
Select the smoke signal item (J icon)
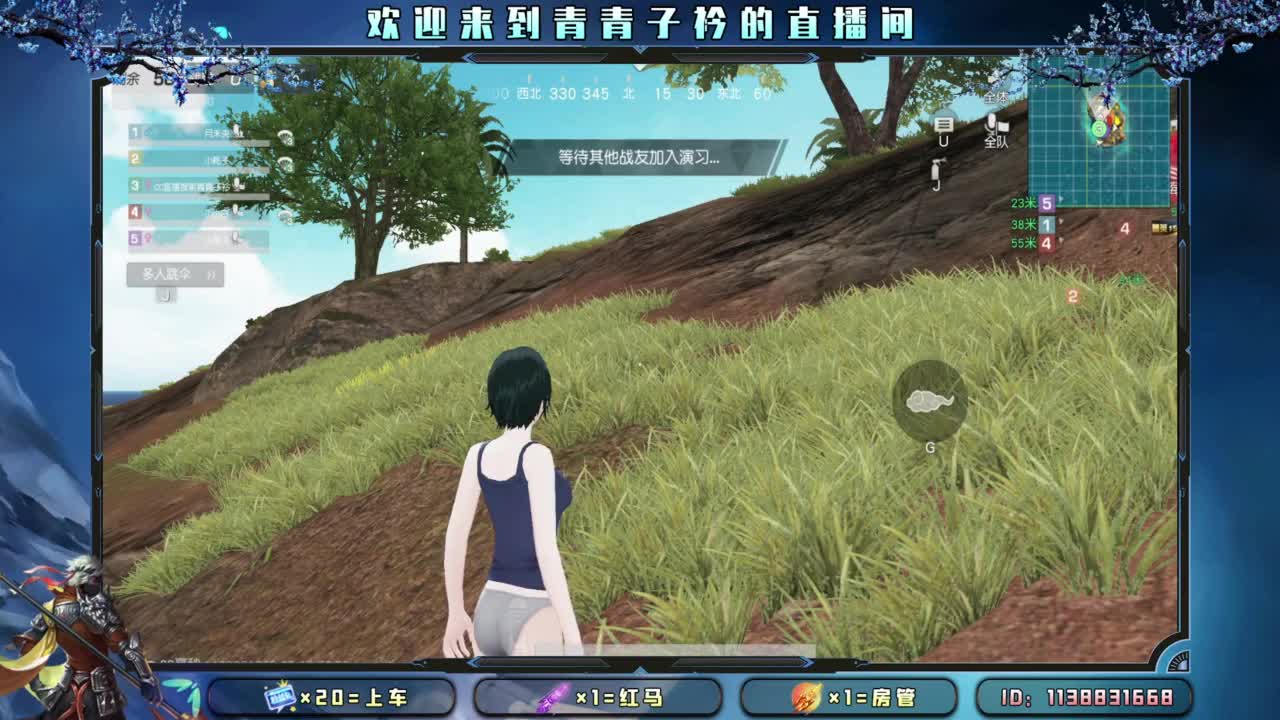click(x=937, y=170)
